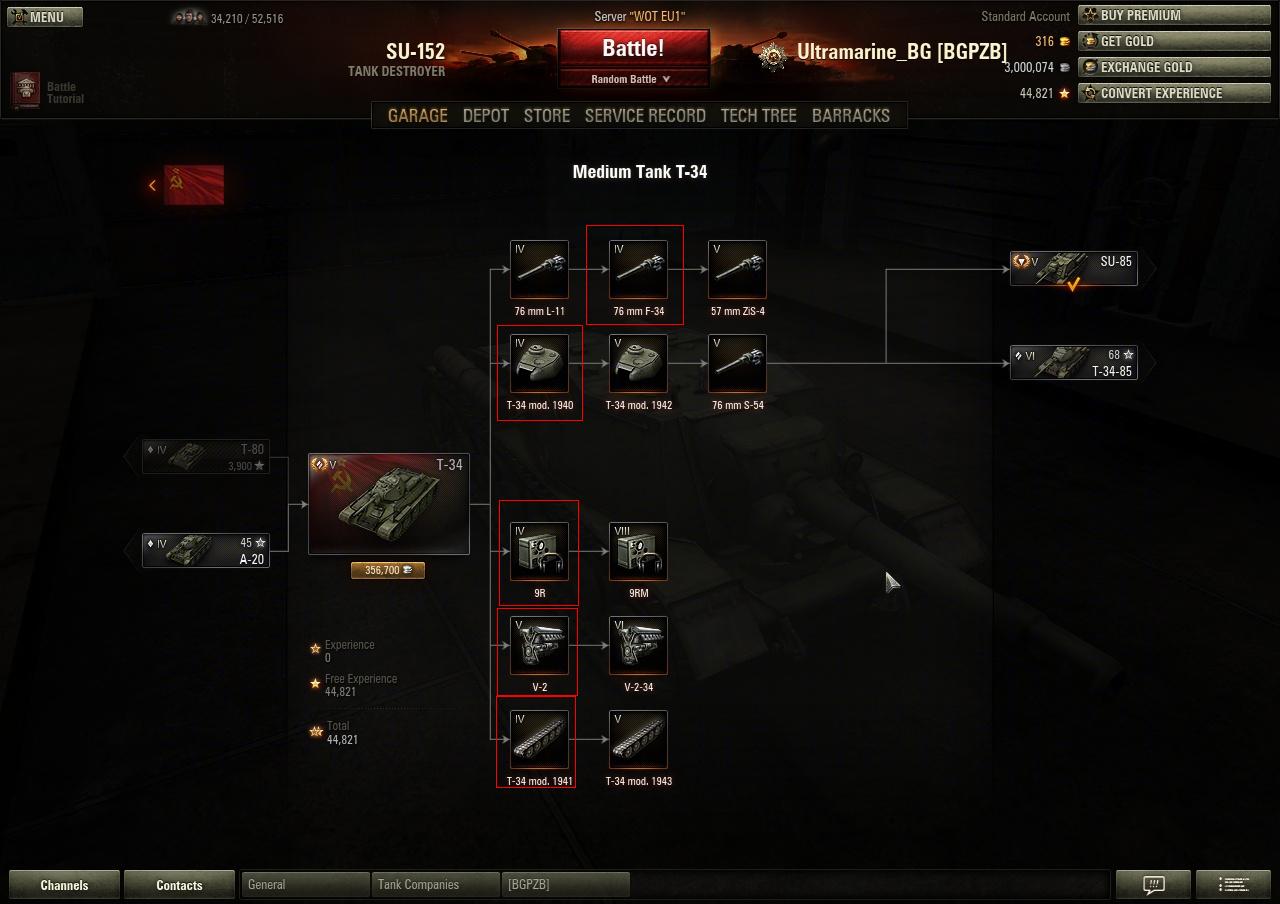
Task: Click the Buy Premium button
Action: click(x=1177, y=15)
